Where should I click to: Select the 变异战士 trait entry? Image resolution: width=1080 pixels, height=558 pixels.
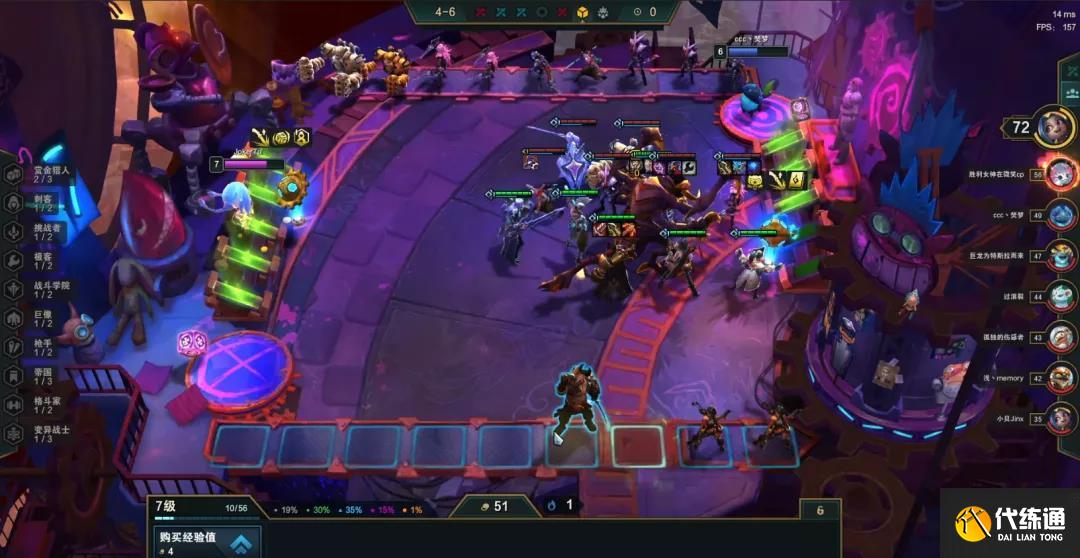pyautogui.click(x=40, y=433)
